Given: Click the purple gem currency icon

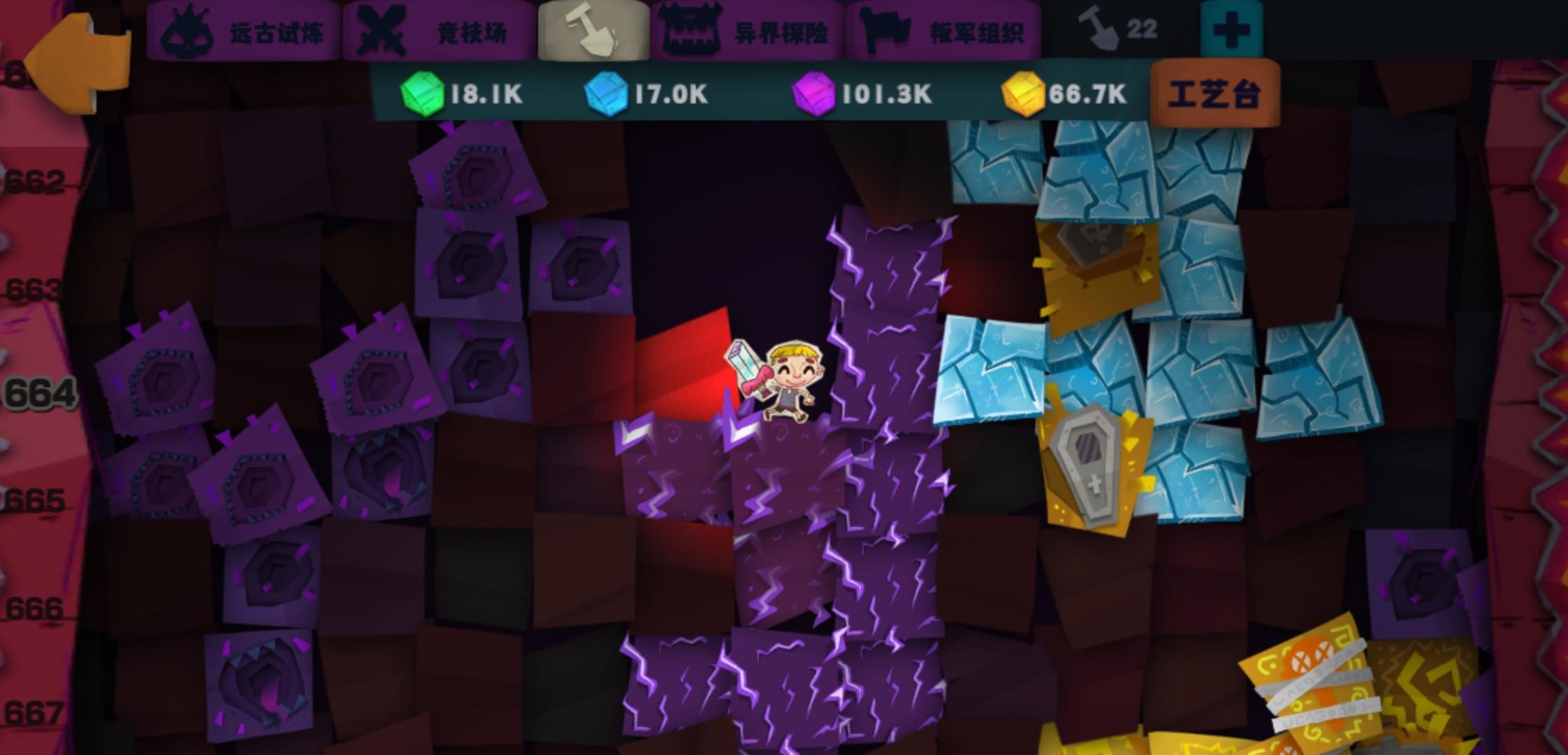Looking at the screenshot, I should point(814,93).
